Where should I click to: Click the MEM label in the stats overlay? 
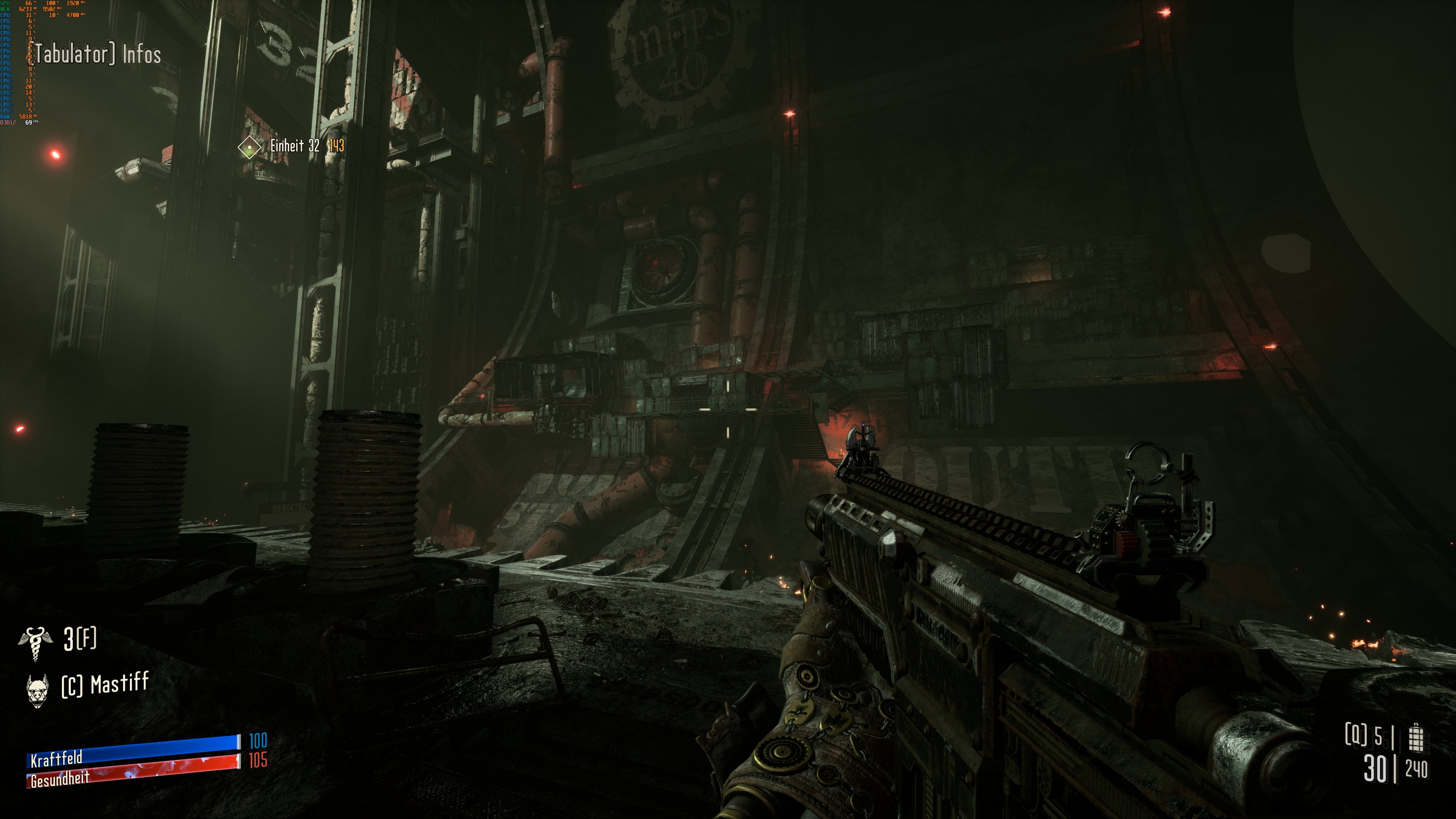point(5,9)
